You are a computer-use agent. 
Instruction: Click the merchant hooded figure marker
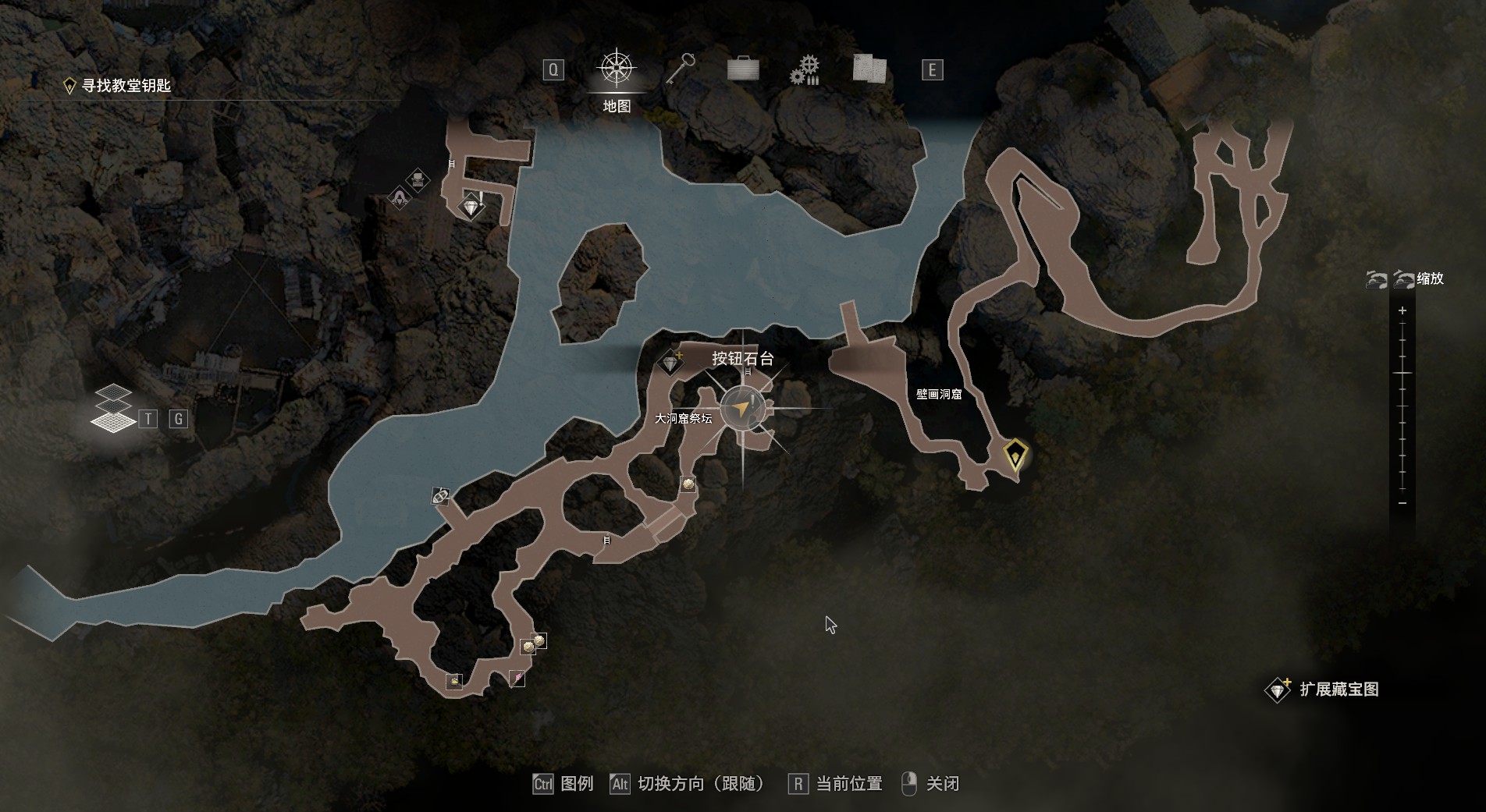click(x=400, y=198)
